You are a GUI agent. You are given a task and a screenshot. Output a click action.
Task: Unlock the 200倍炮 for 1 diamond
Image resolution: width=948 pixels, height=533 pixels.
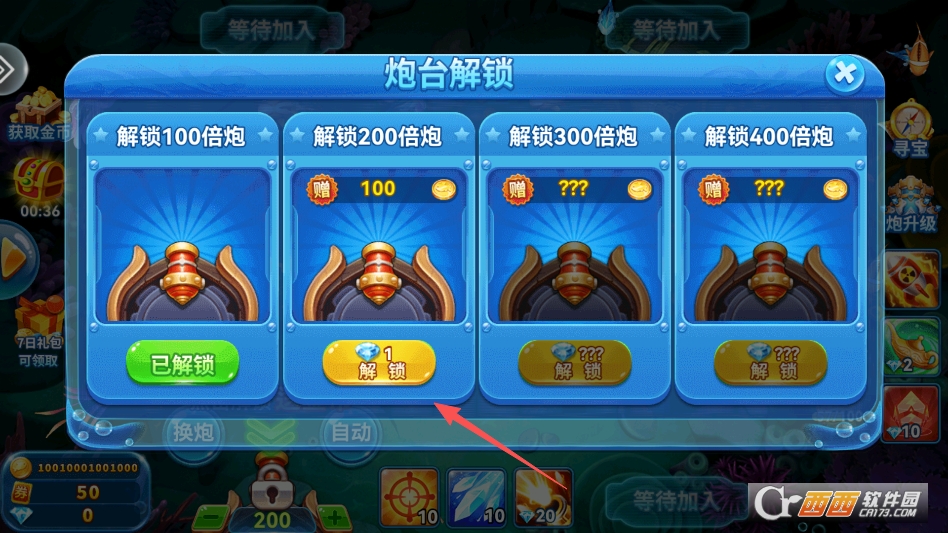tap(379, 362)
